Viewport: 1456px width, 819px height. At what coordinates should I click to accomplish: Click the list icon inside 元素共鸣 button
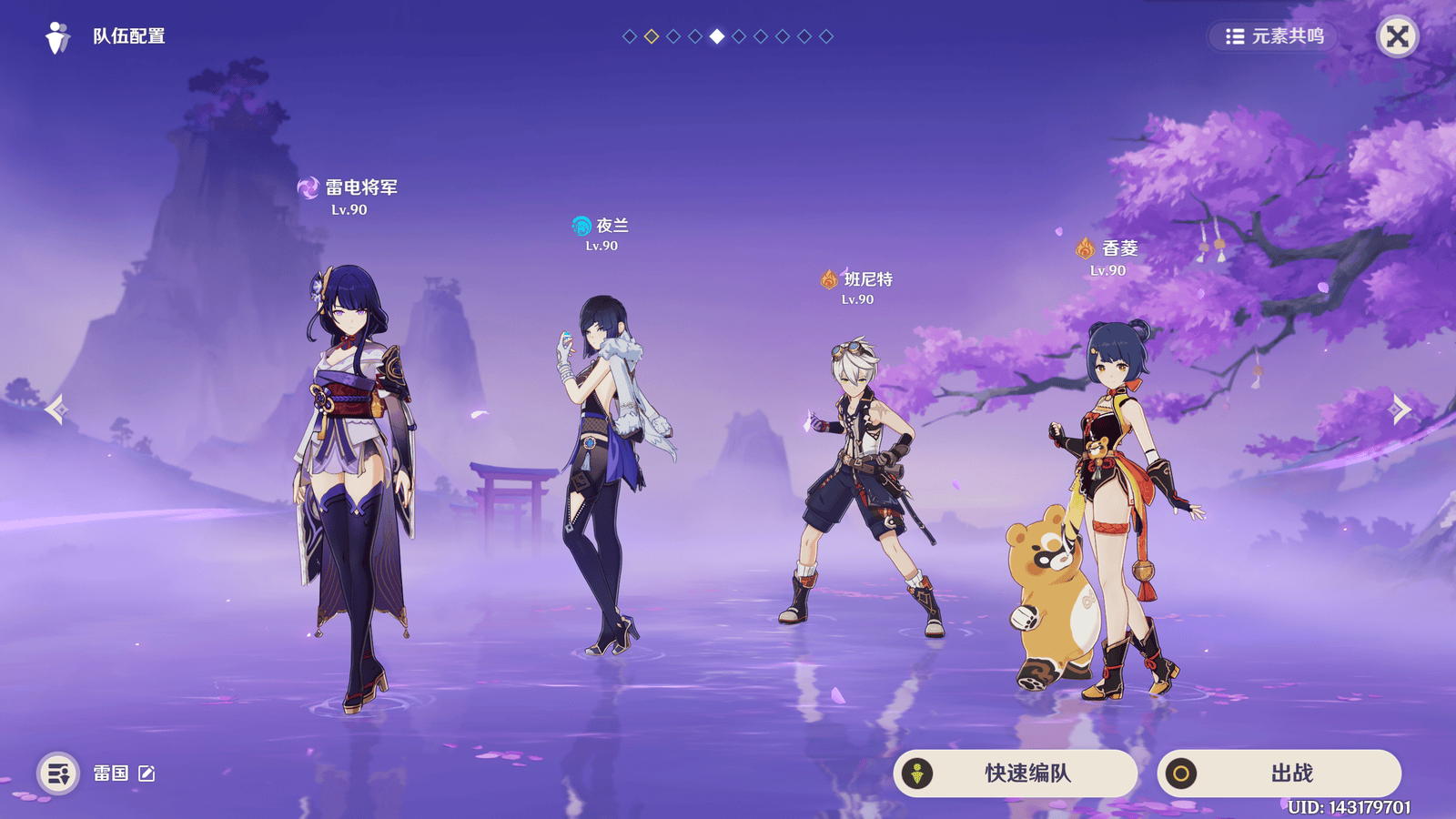pos(1235,37)
